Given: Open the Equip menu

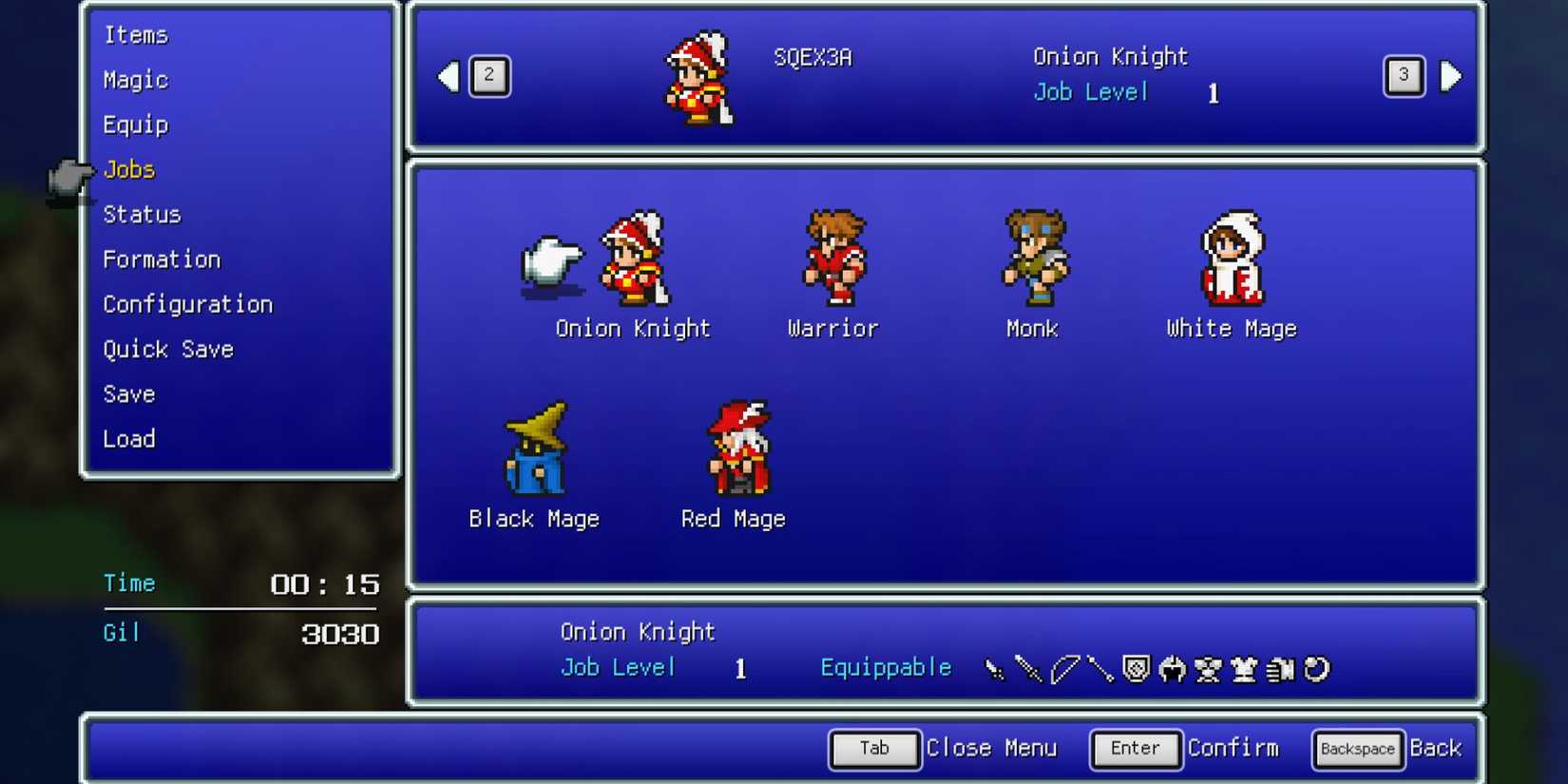Looking at the screenshot, I should tap(135, 124).
